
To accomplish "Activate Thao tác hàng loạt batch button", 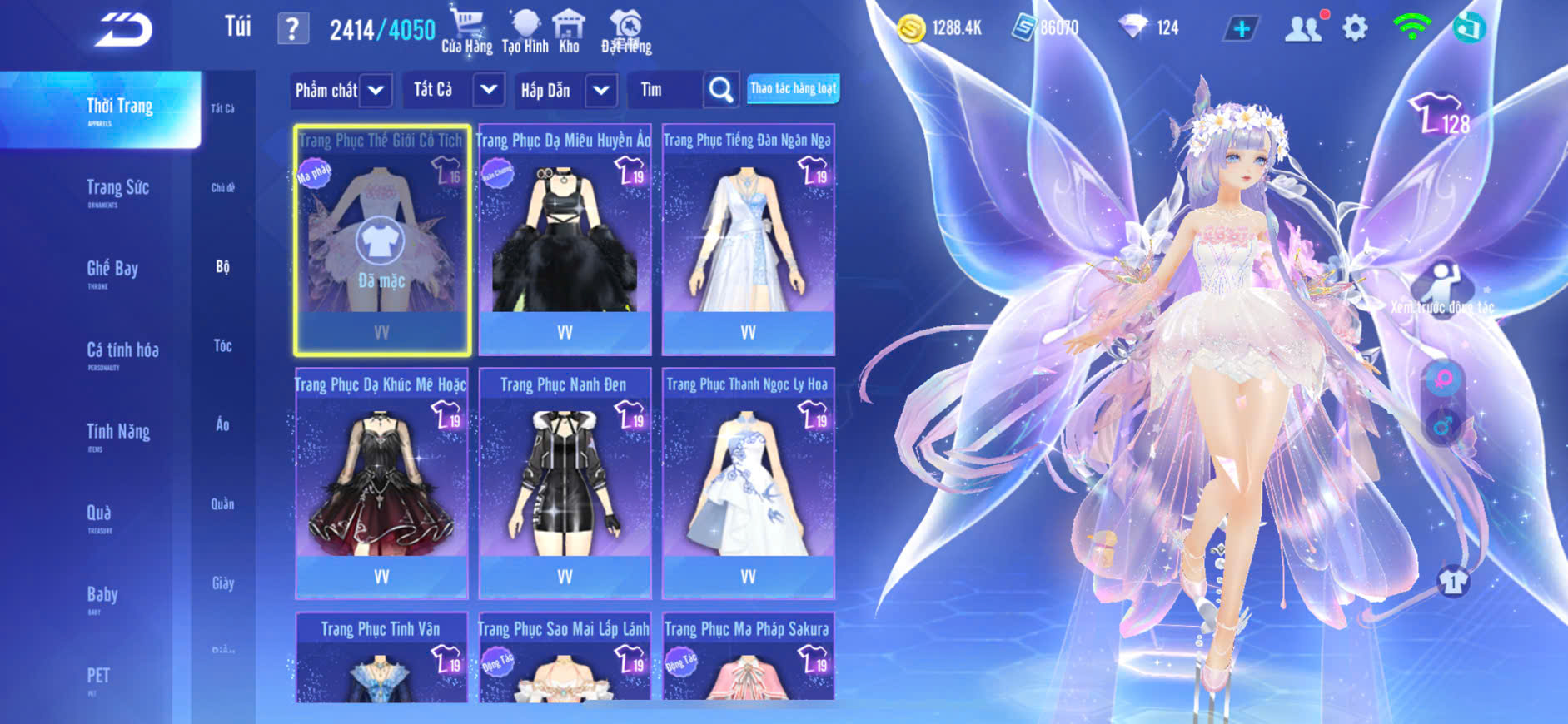I will [793, 88].
